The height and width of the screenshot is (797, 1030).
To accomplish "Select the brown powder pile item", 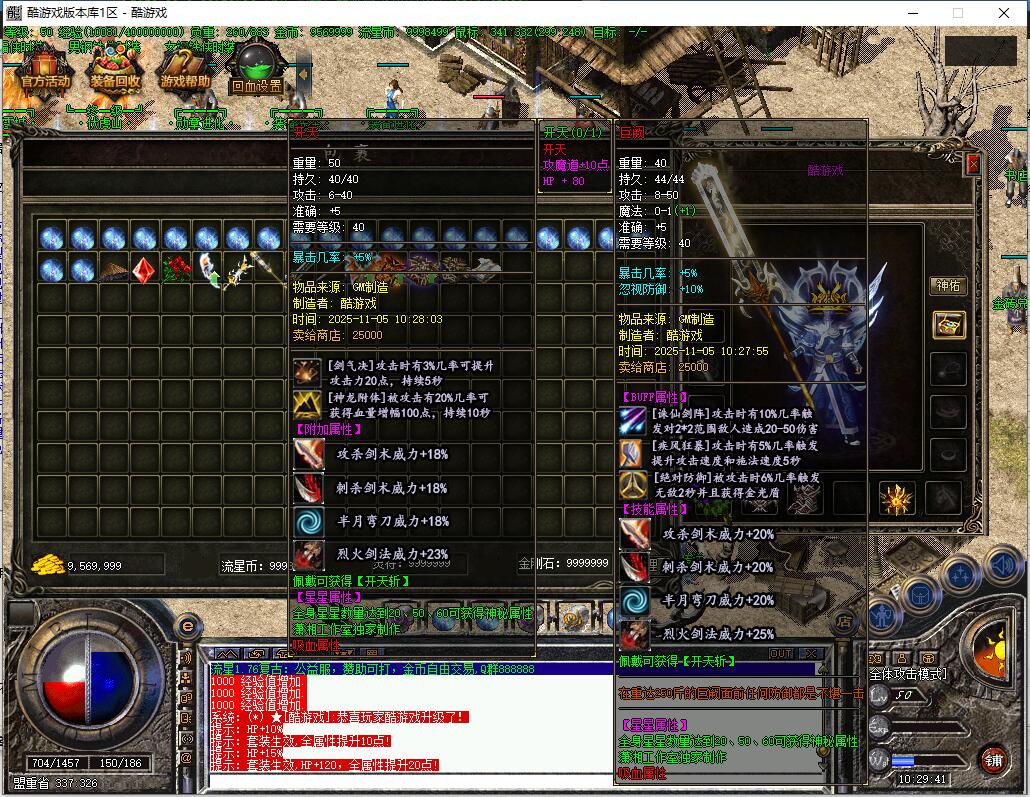I will [x=113, y=270].
